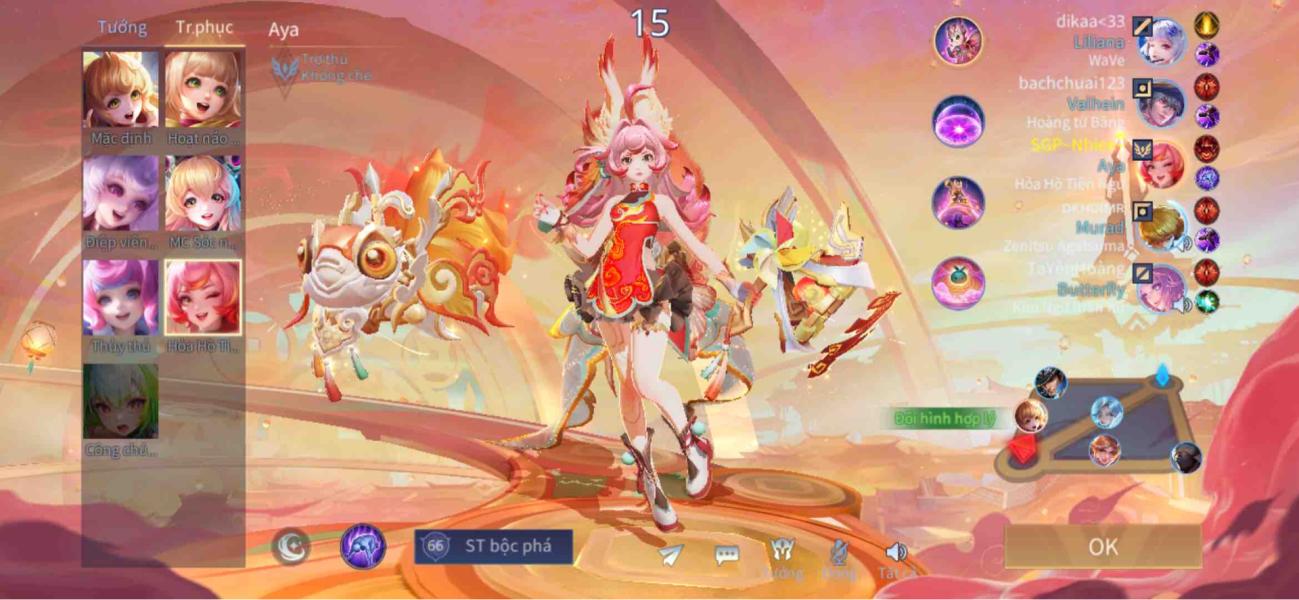
Task: Switch to the Tướng tab
Action: tap(122, 27)
